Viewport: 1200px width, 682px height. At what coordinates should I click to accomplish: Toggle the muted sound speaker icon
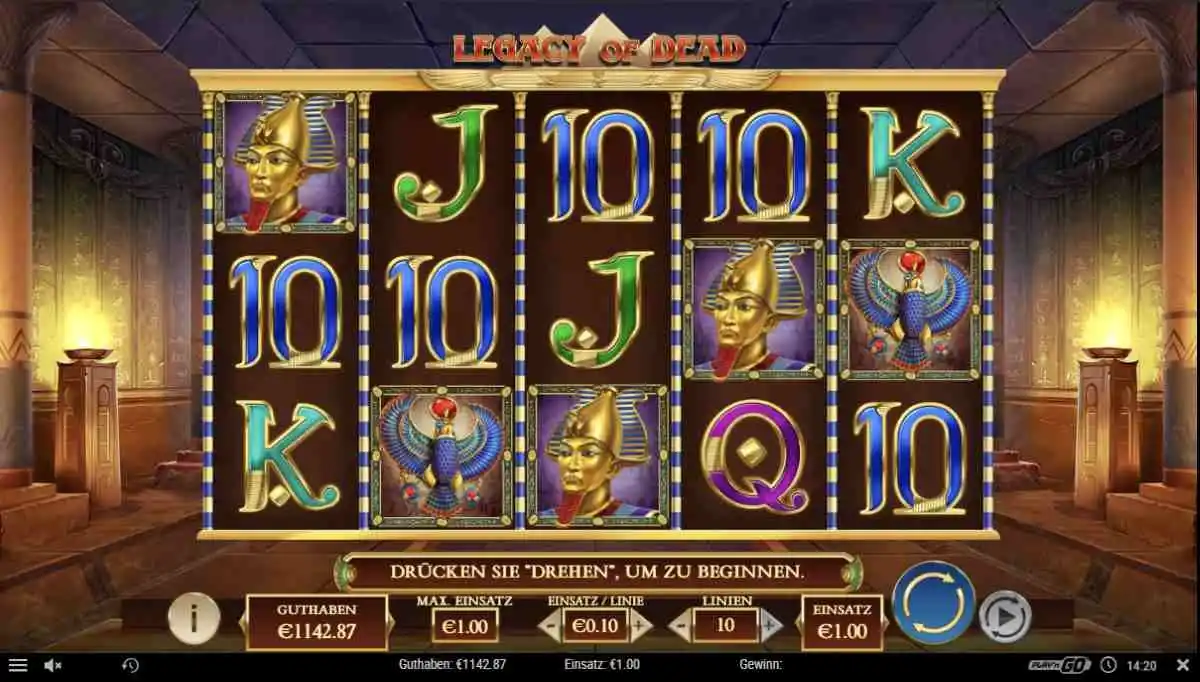54,664
